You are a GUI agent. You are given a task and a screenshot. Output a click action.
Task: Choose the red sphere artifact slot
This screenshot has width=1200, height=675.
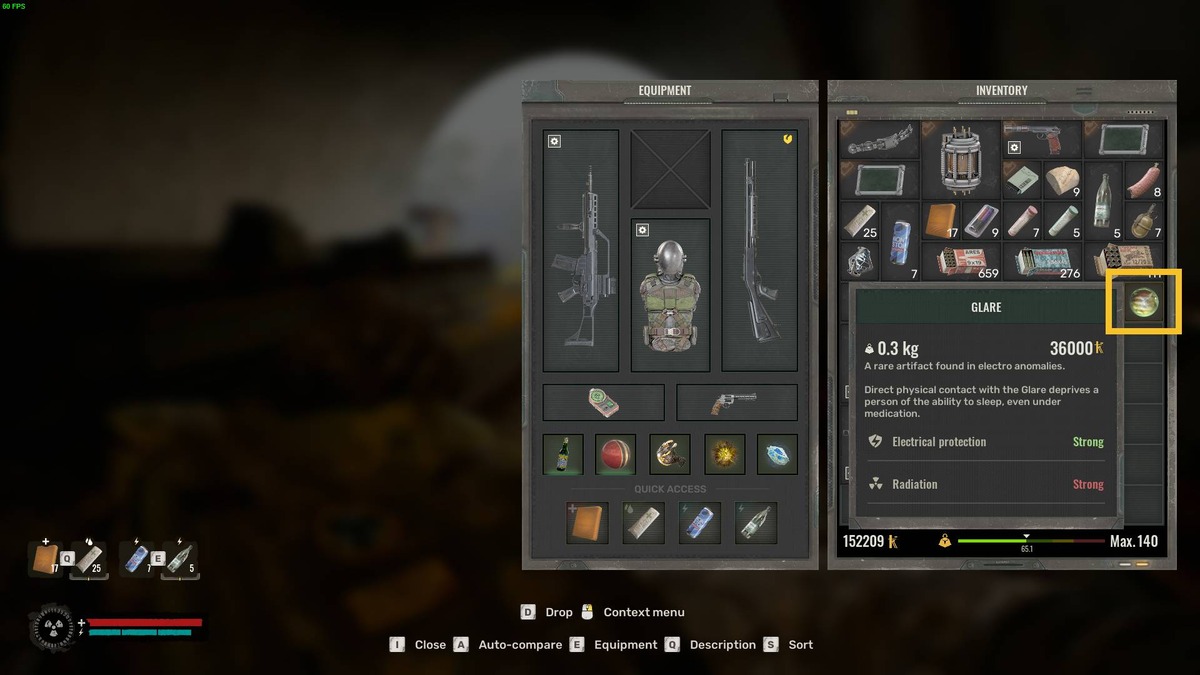pyautogui.click(x=616, y=454)
